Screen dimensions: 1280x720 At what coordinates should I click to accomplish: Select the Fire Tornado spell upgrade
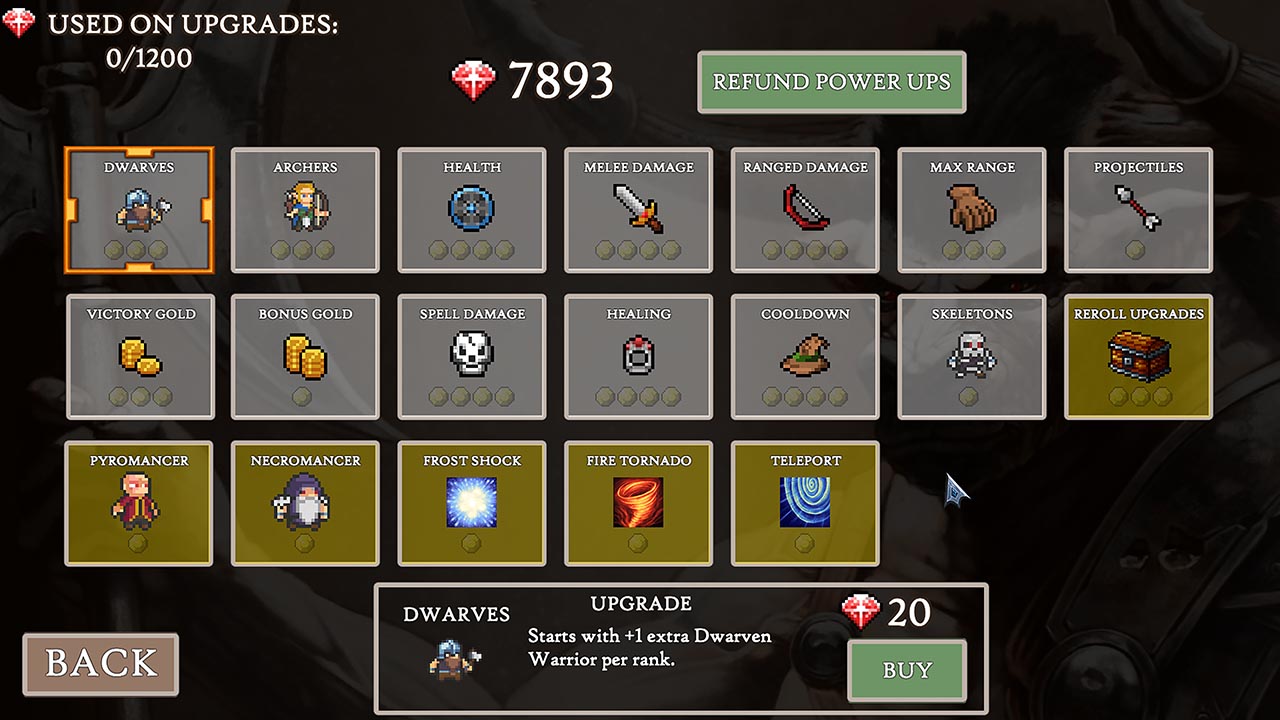click(638, 503)
